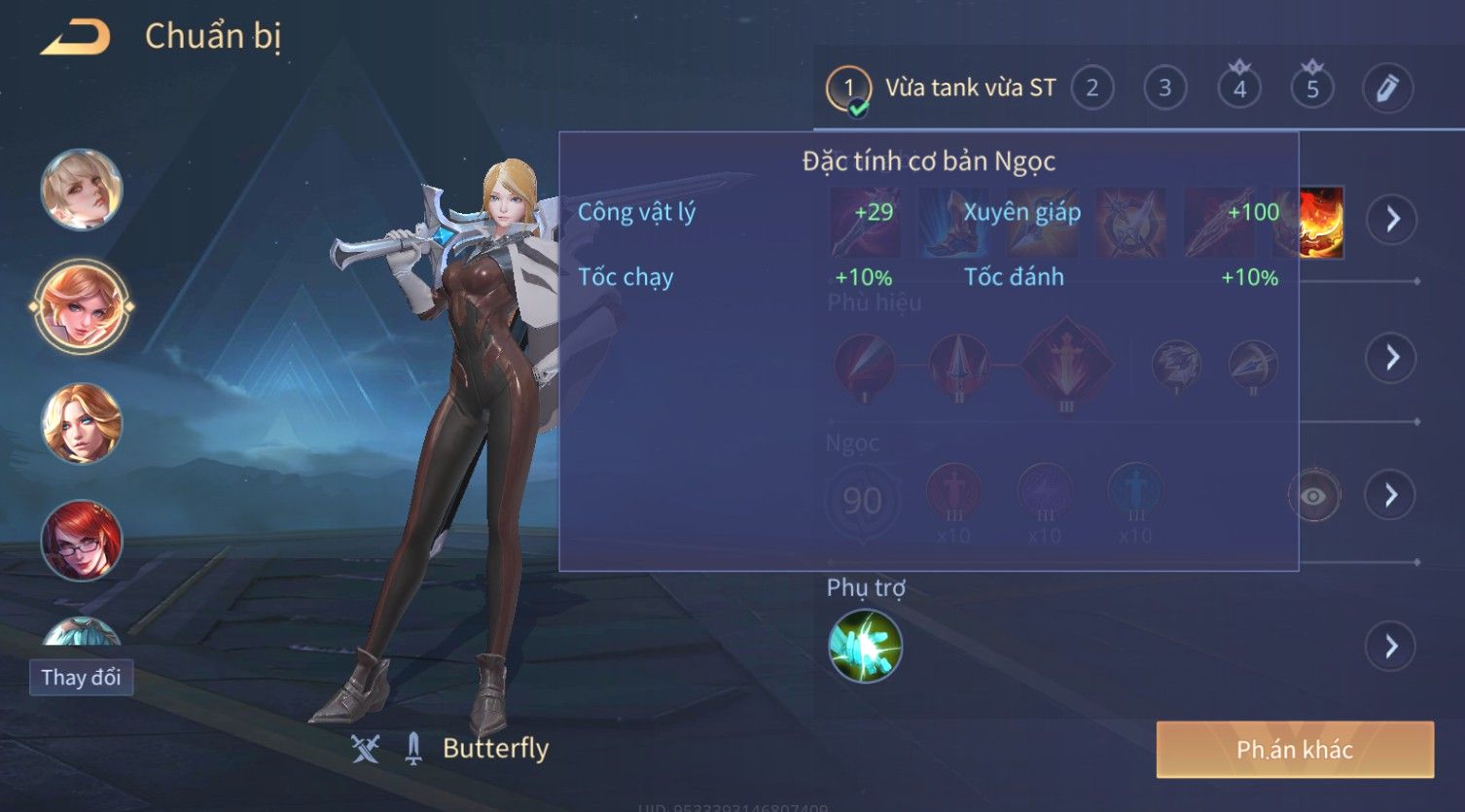Select the Phụ trợ talent icon
Viewport: 1465px width, 812px height.
865,646
